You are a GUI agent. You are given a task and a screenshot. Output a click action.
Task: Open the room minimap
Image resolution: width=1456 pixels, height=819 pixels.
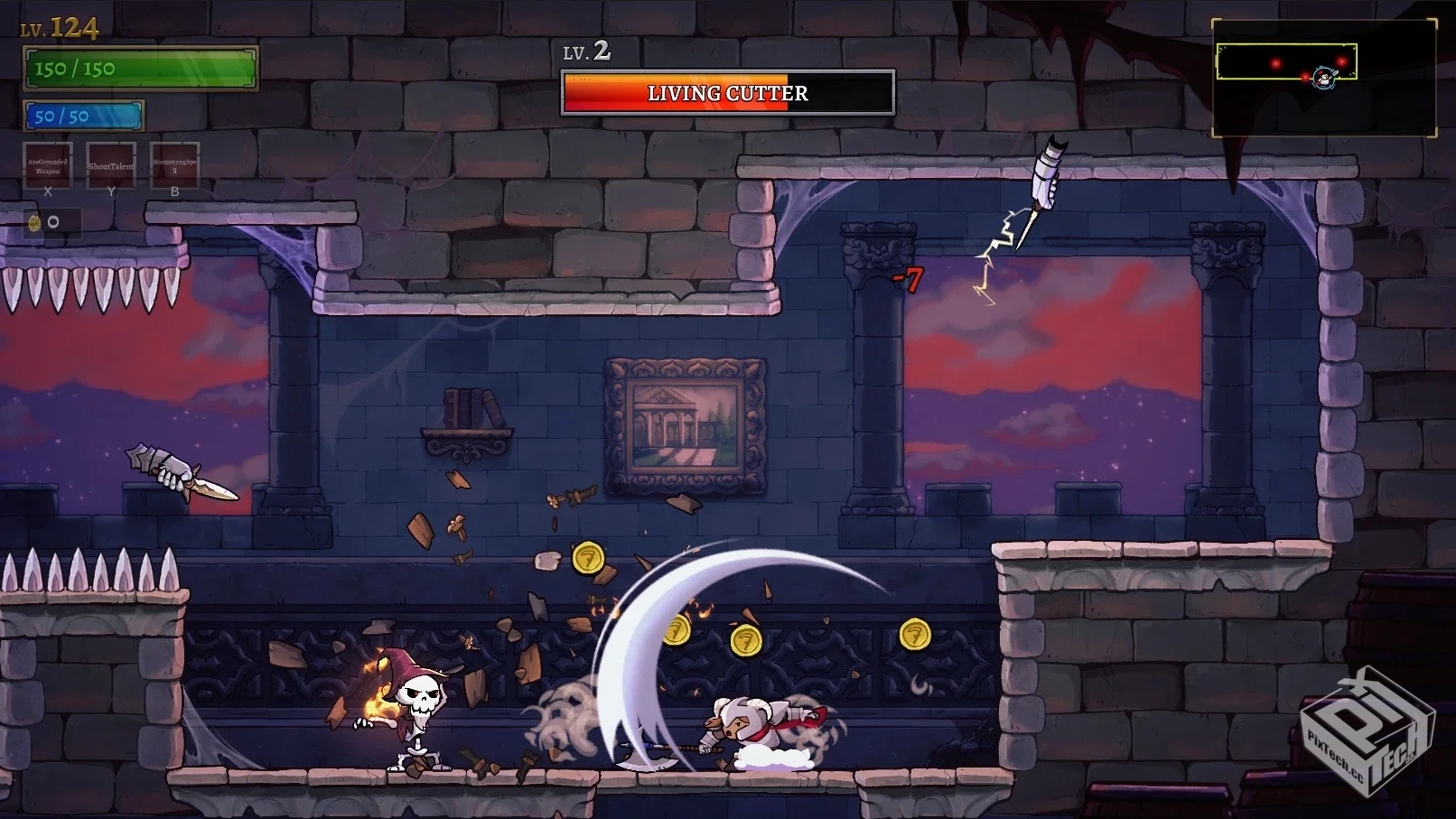[x=1323, y=79]
